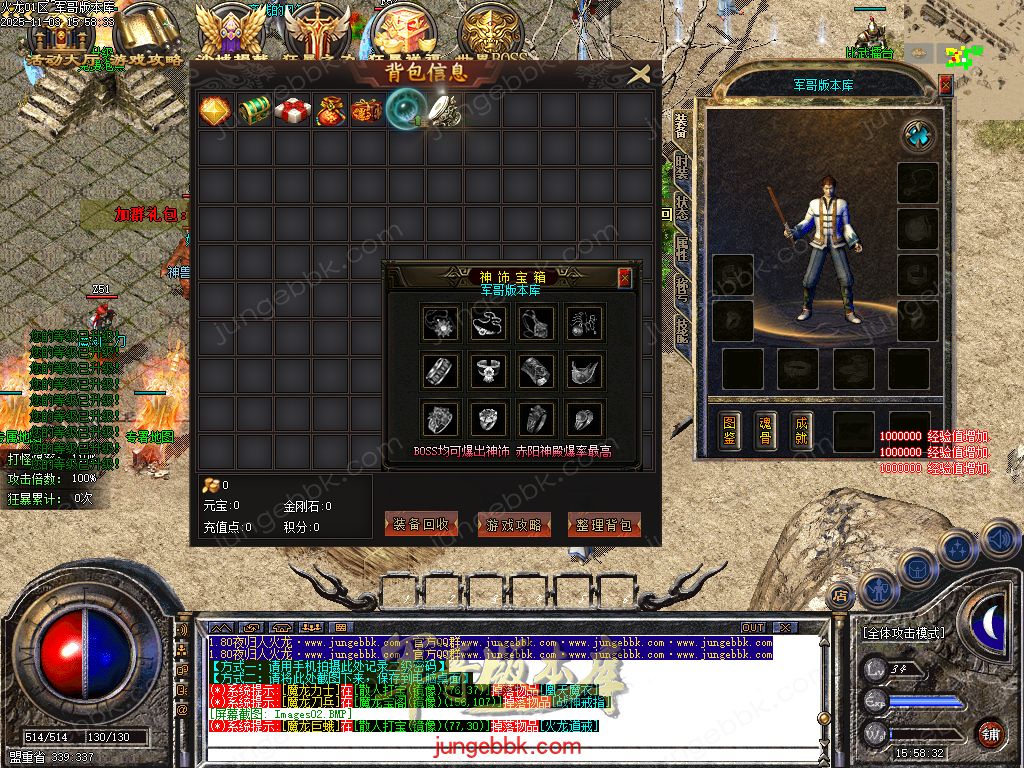1024x768 pixels.
Task: Close the 背包信息 bag window
Action: coord(639,73)
